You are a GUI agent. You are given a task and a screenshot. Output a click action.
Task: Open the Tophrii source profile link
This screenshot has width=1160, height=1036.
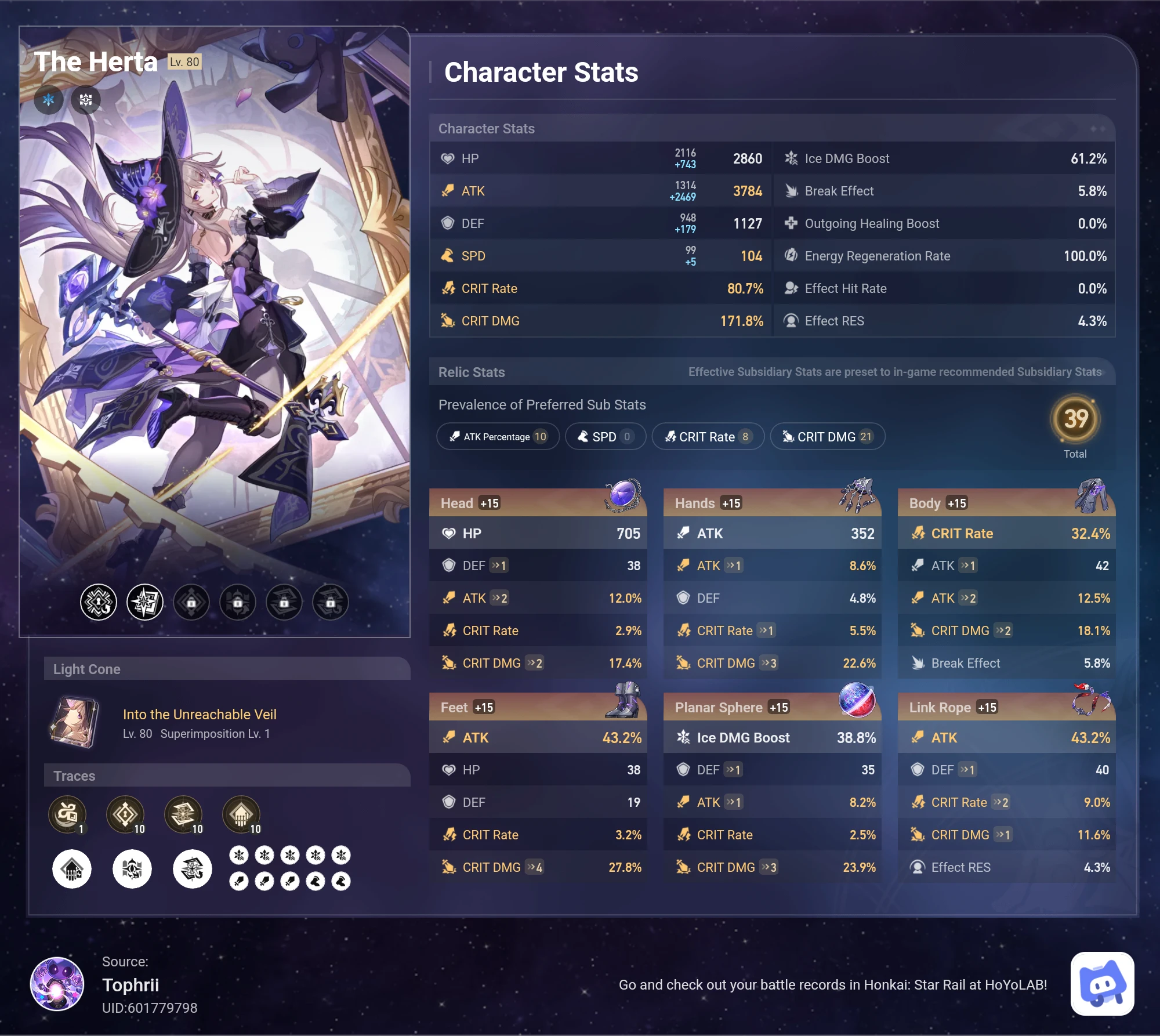click(x=131, y=985)
